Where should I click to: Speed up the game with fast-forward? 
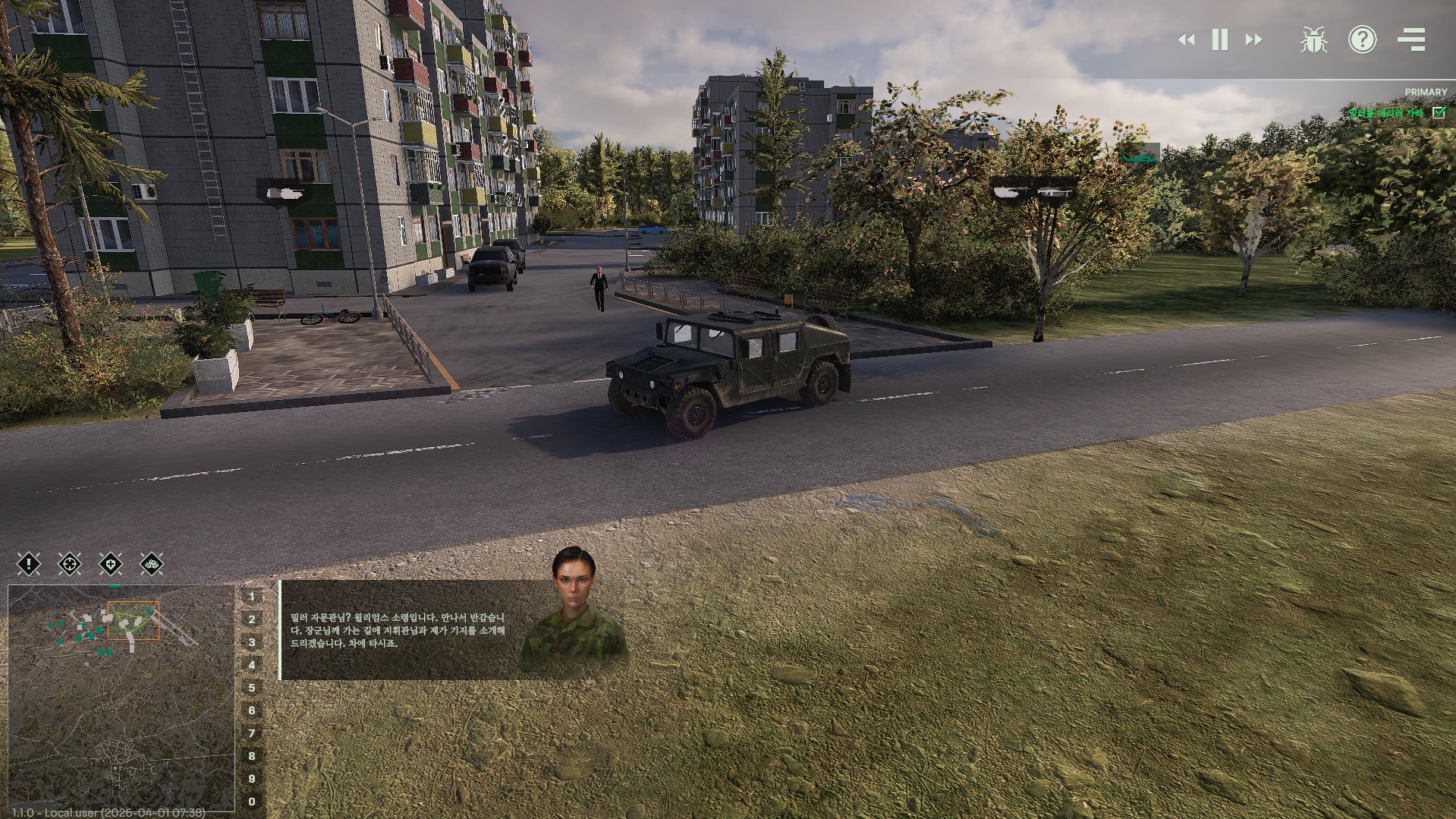click(x=1253, y=40)
